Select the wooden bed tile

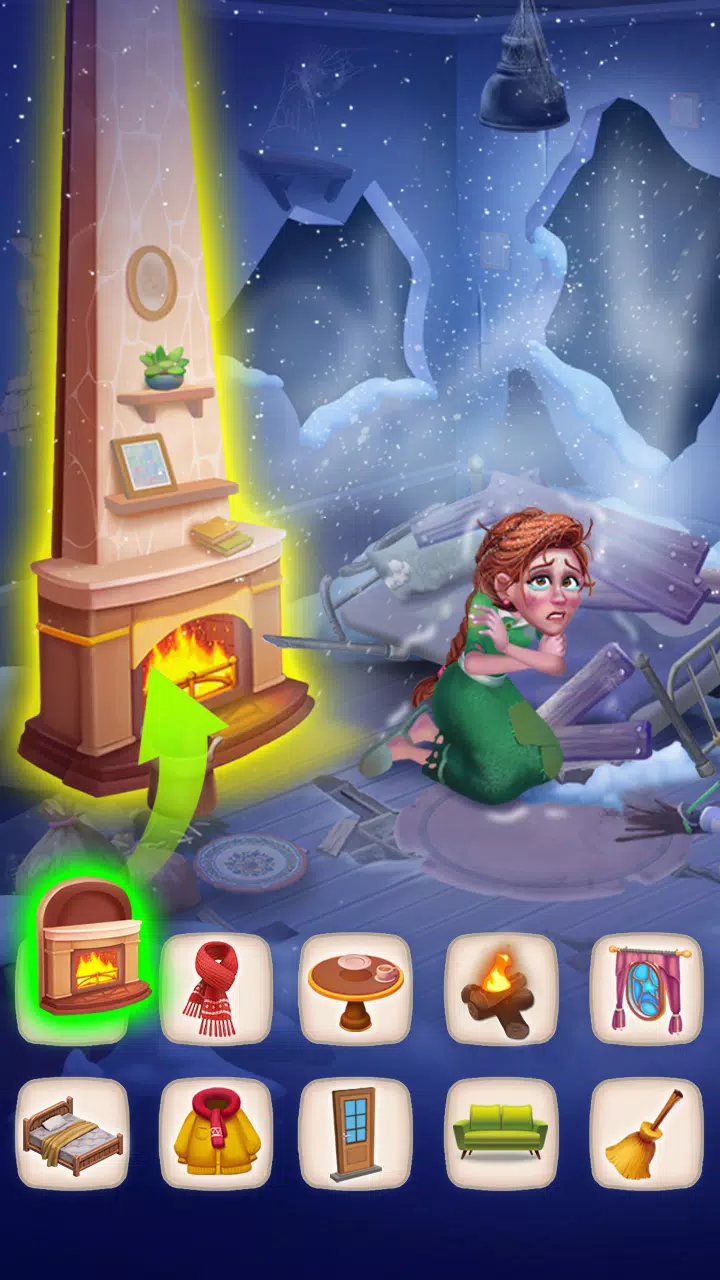pos(73,1133)
